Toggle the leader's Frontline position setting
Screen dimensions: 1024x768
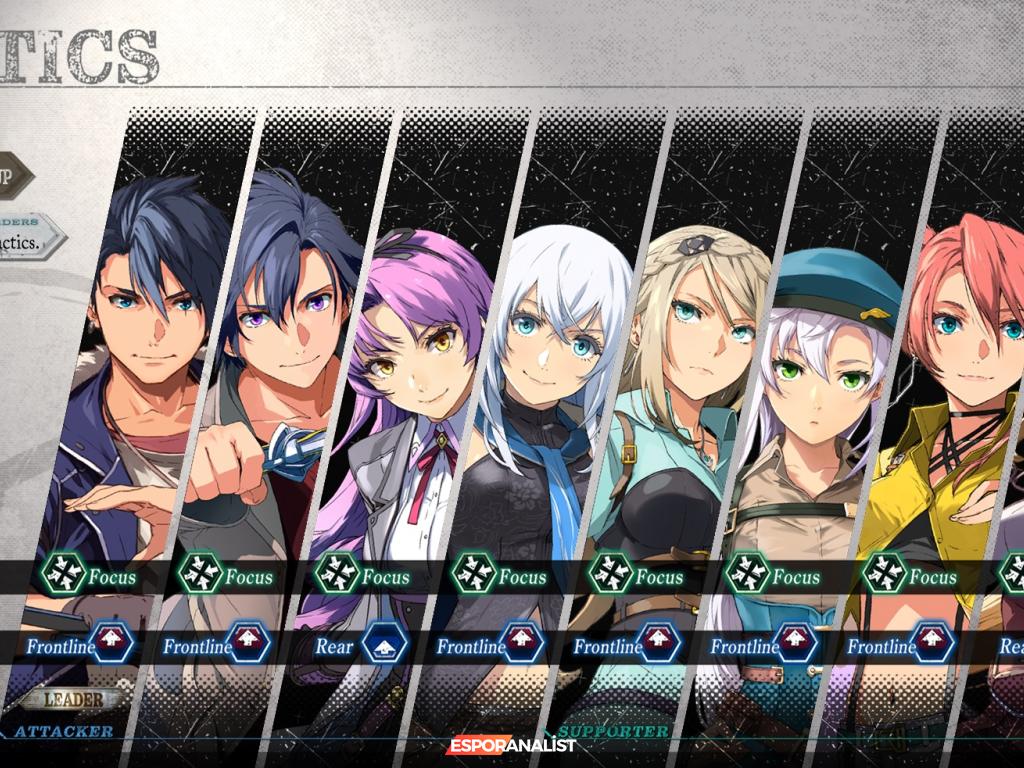click(x=111, y=645)
